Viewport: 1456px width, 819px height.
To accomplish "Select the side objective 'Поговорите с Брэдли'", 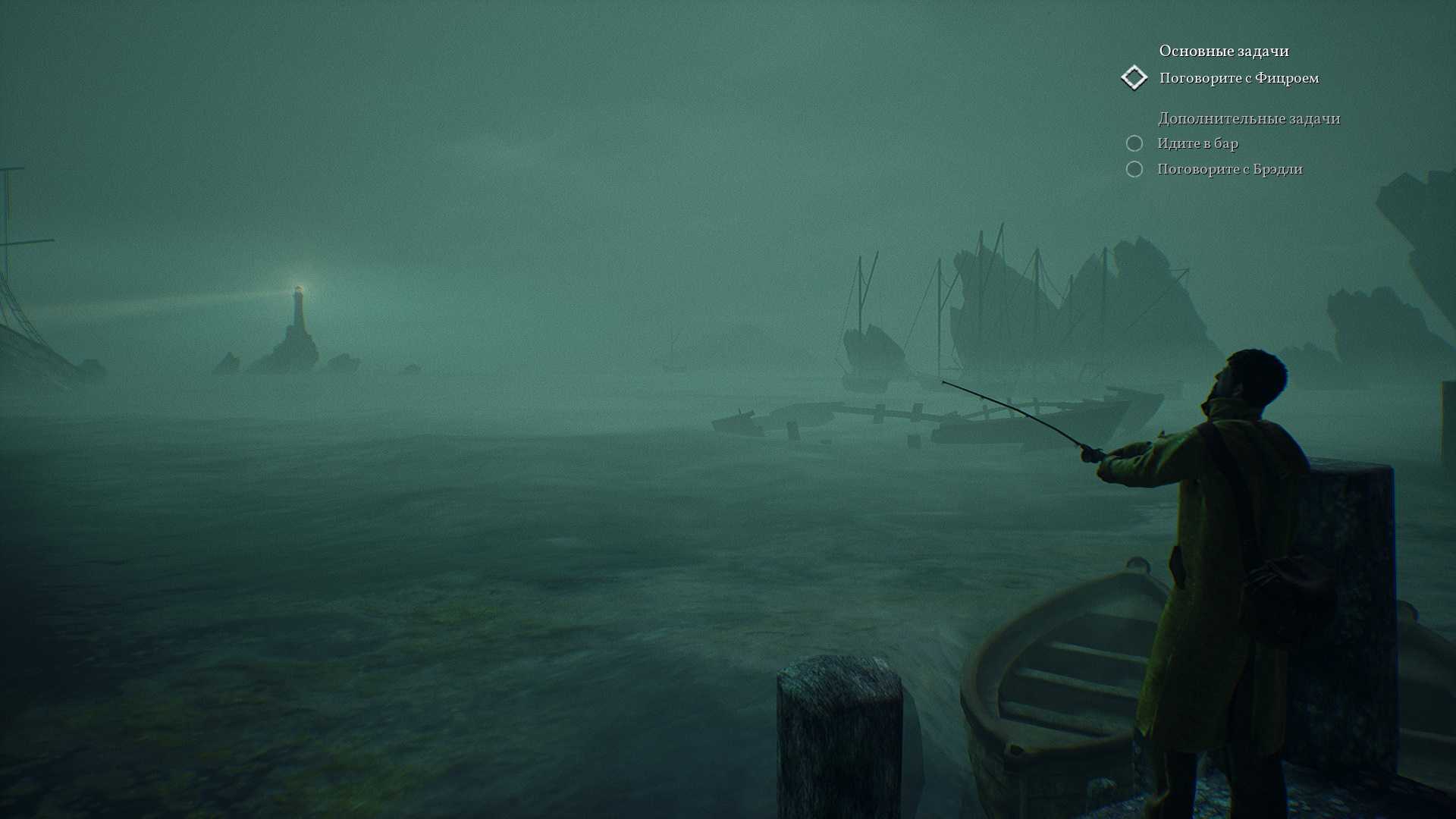I will click(x=1229, y=169).
